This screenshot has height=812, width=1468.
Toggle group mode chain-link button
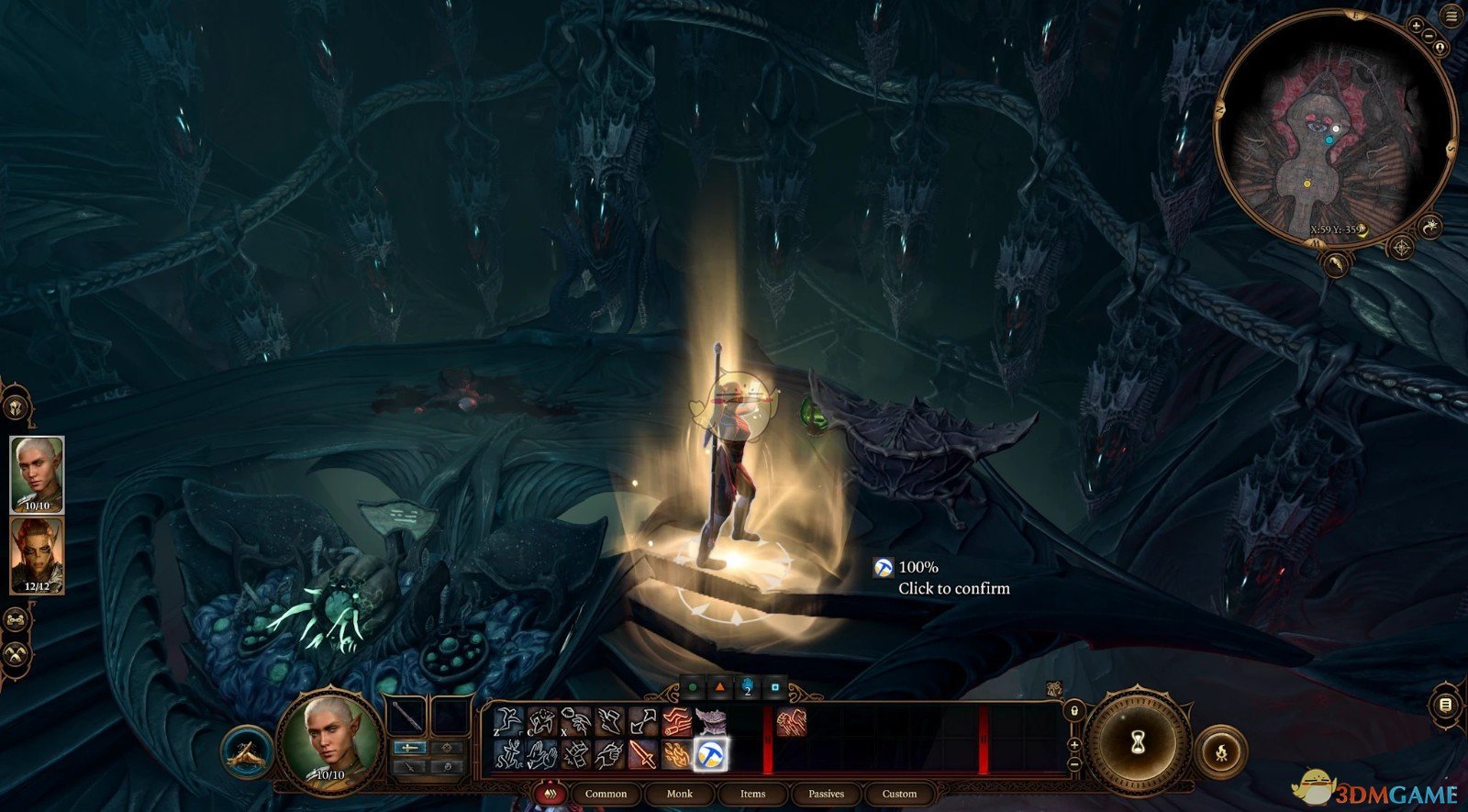point(17,620)
